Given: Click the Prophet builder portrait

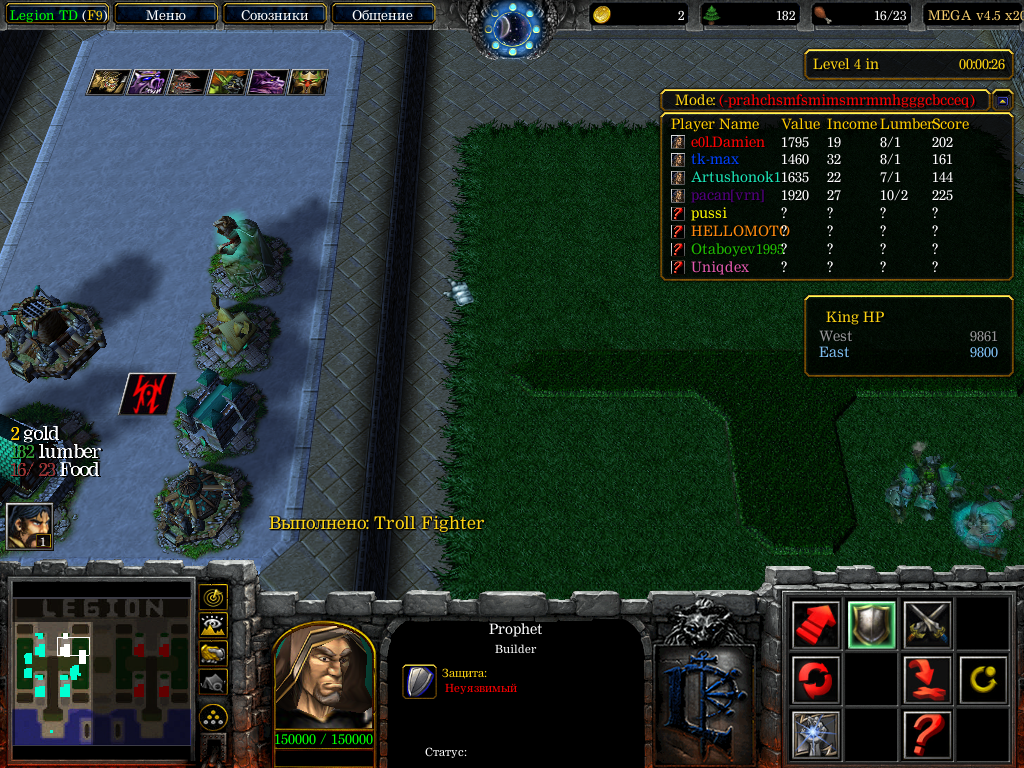Looking at the screenshot, I should pos(323,679).
